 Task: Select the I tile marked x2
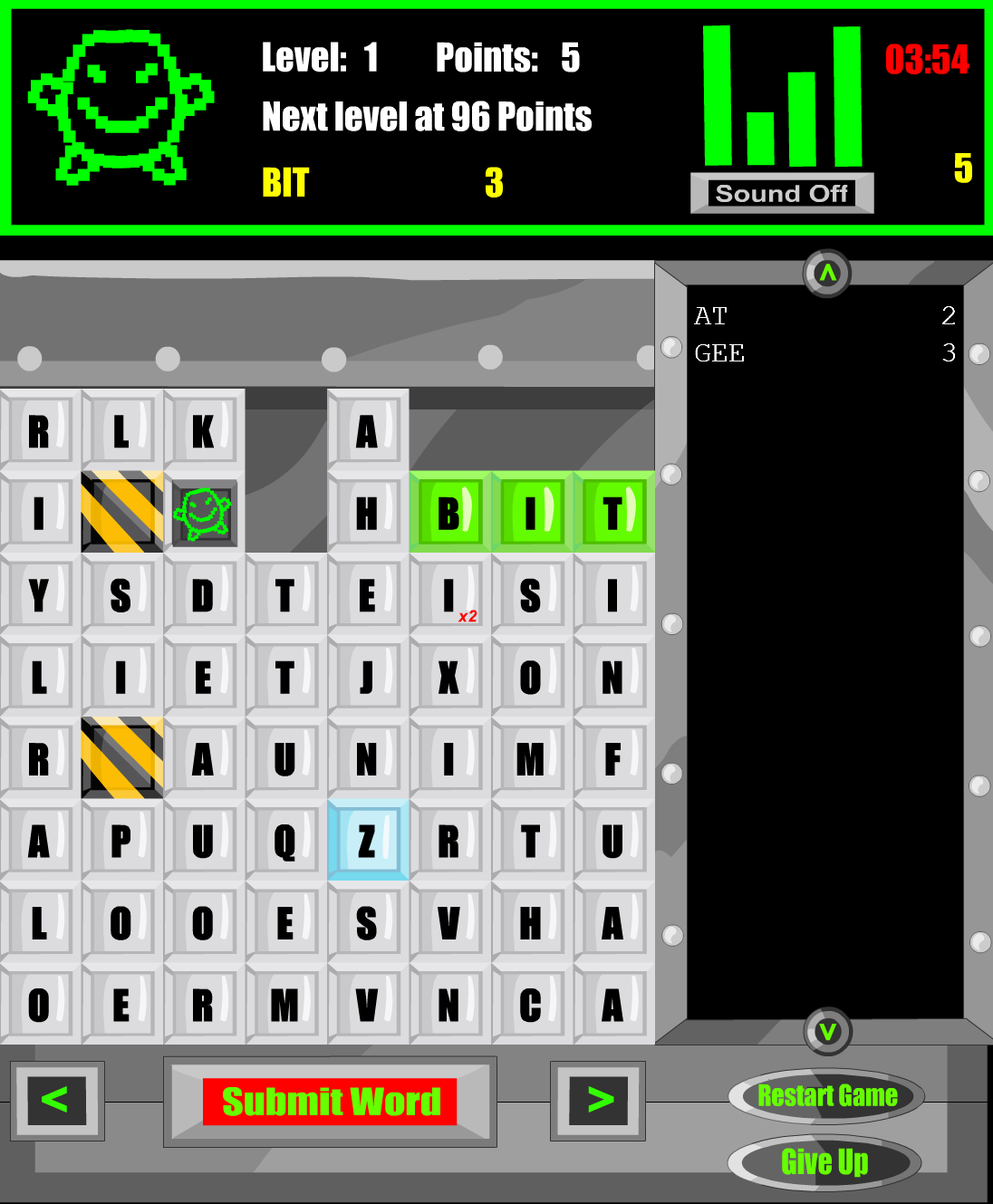(449, 595)
